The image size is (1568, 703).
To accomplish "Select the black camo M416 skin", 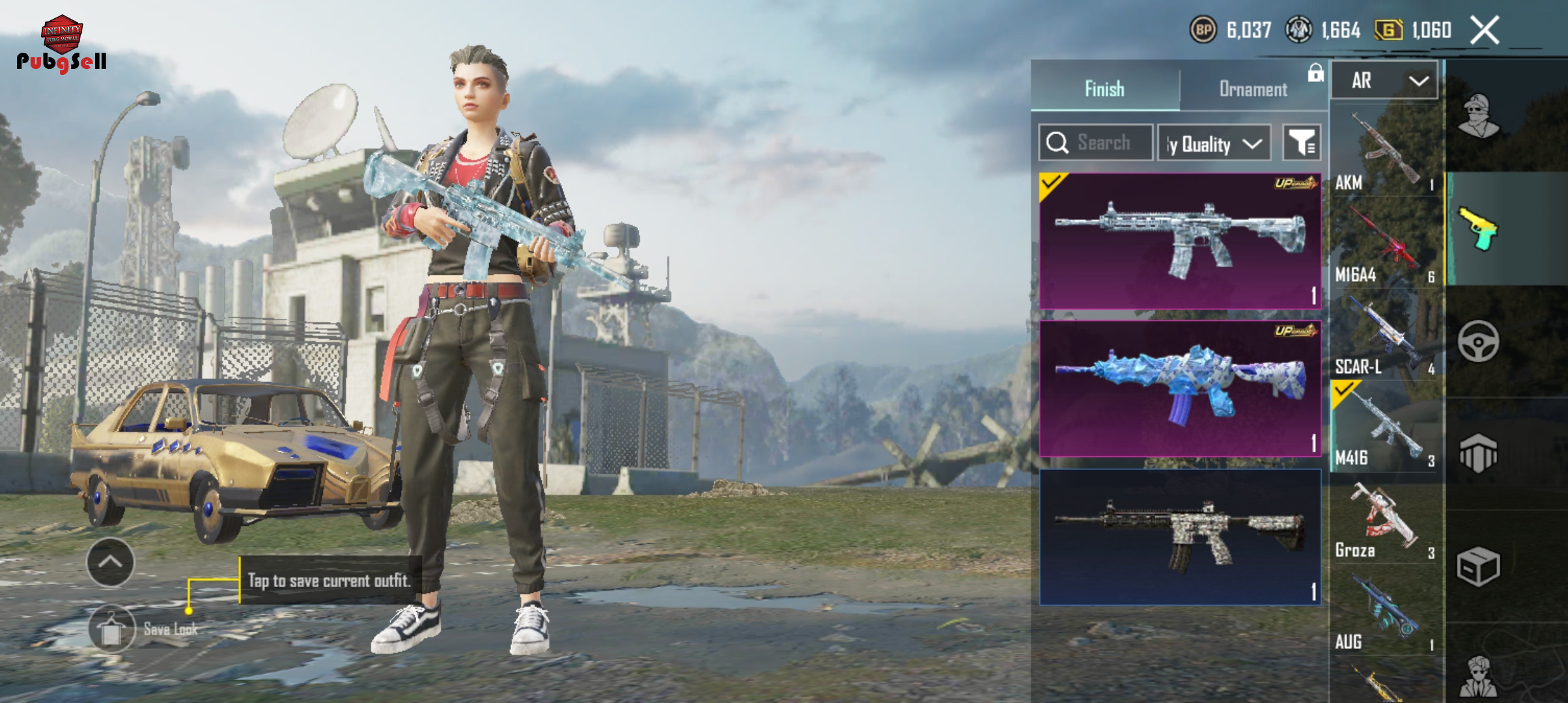I will tap(1179, 537).
